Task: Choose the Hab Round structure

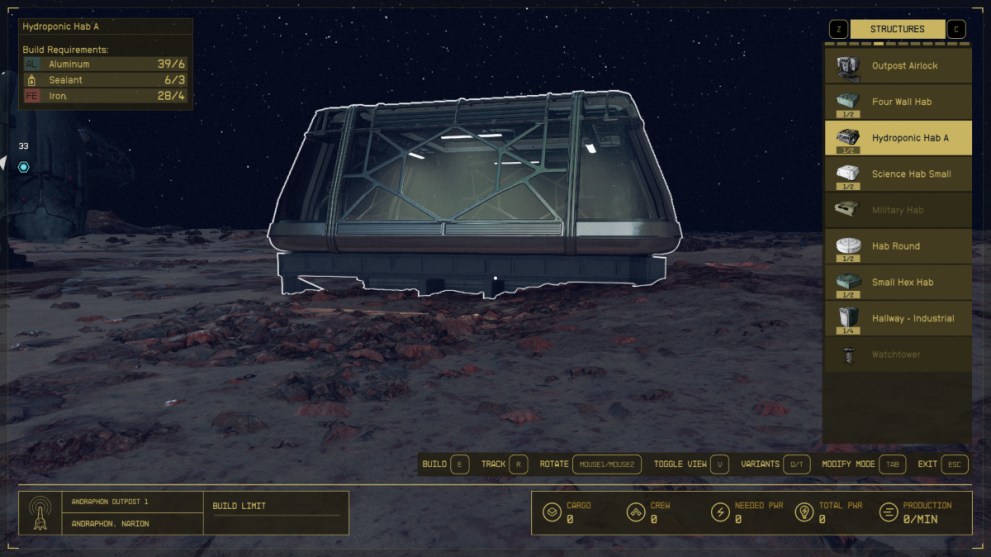Action: point(897,246)
